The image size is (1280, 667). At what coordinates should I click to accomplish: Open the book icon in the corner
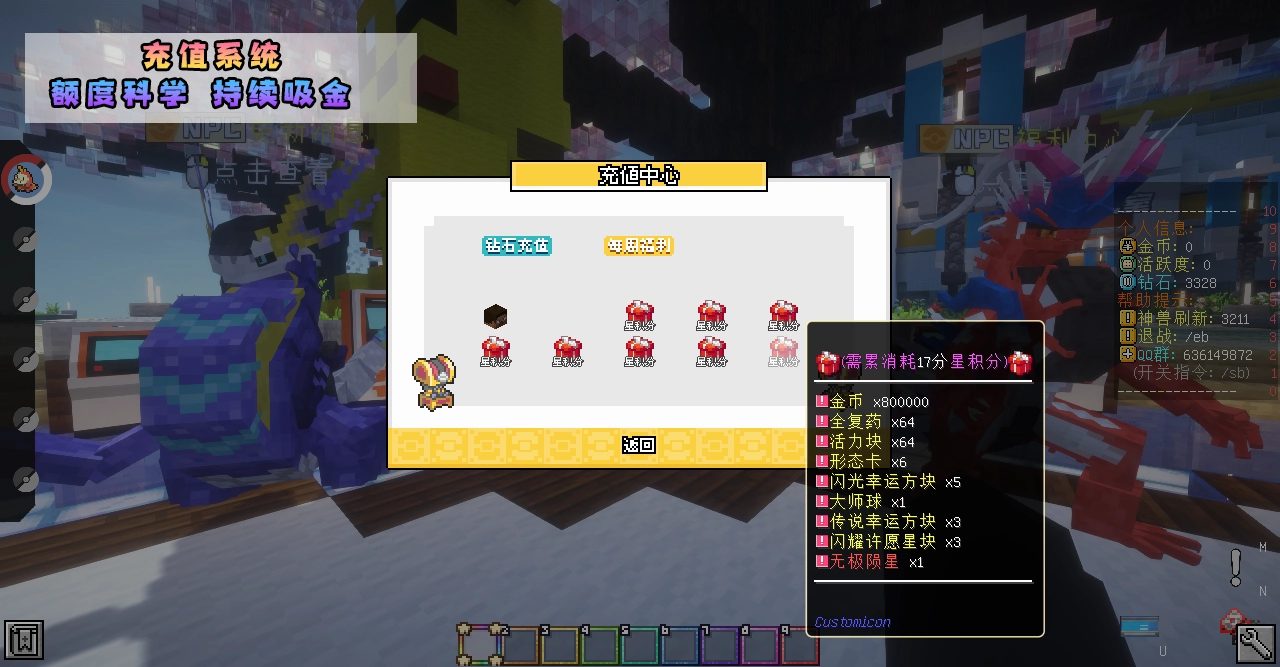pyautogui.click(x=23, y=640)
